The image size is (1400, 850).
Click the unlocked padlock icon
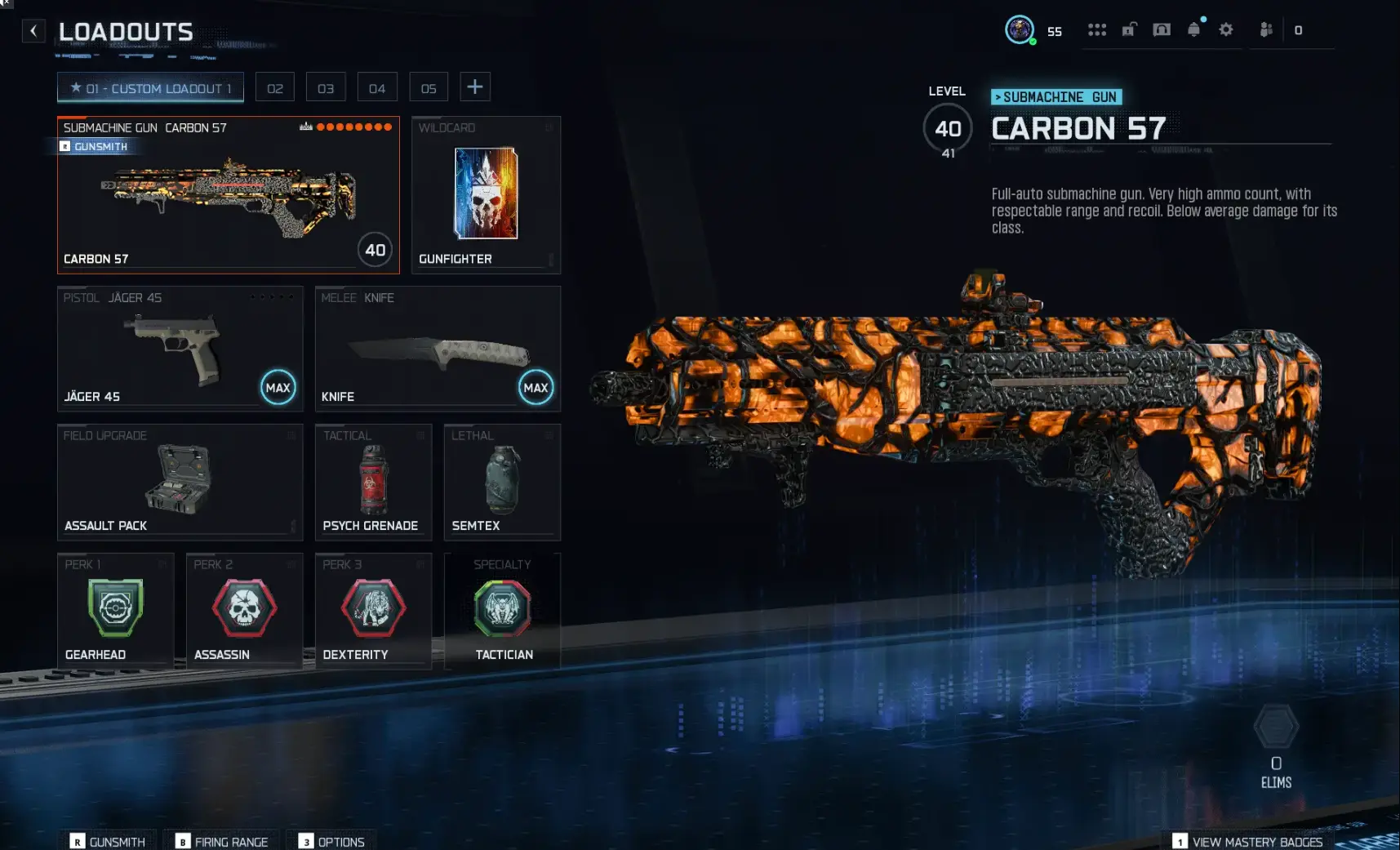click(x=1129, y=29)
